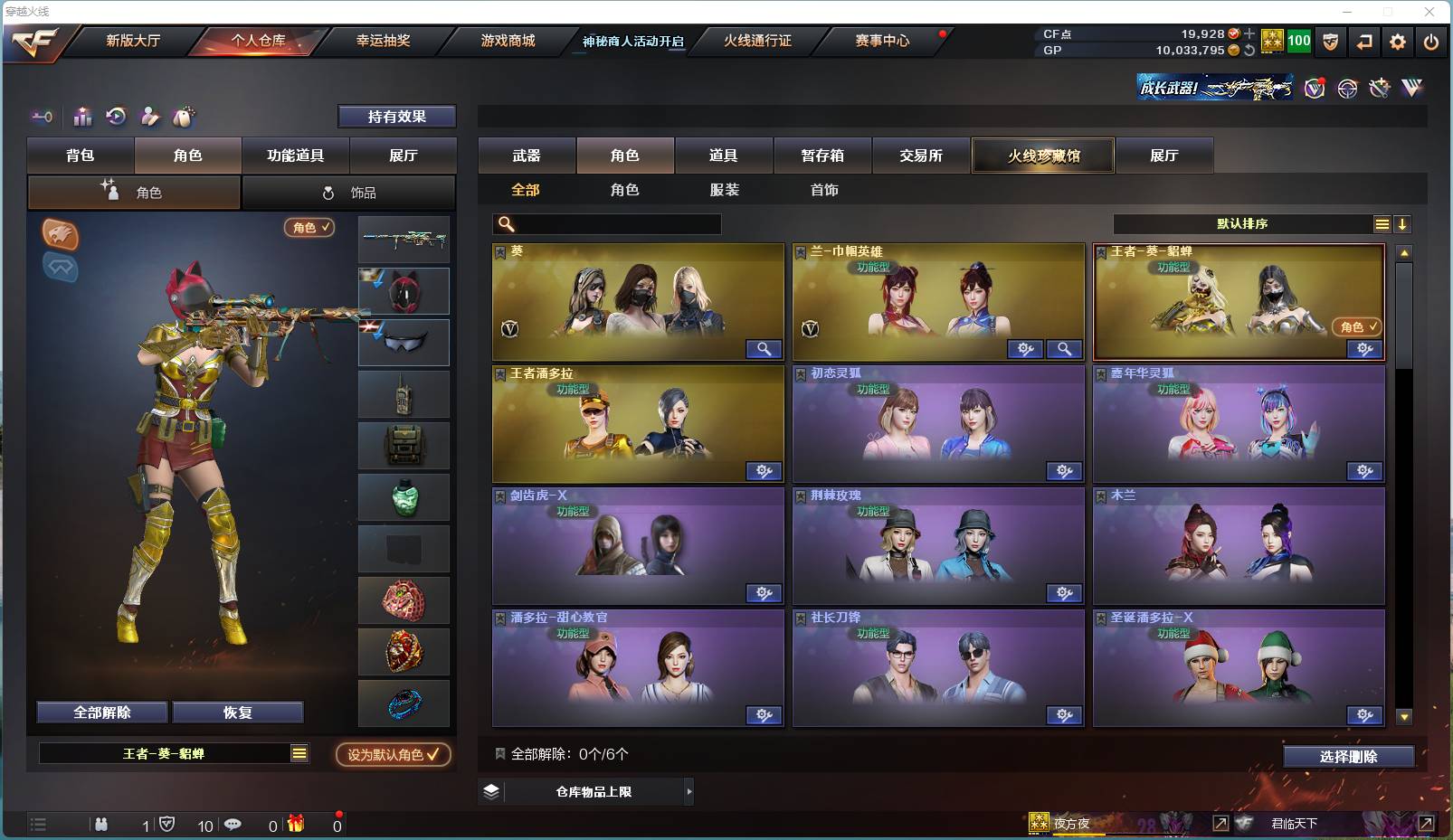1453x840 pixels.
Task: Click the search input field above the character cards
Action: pyautogui.click(x=606, y=223)
